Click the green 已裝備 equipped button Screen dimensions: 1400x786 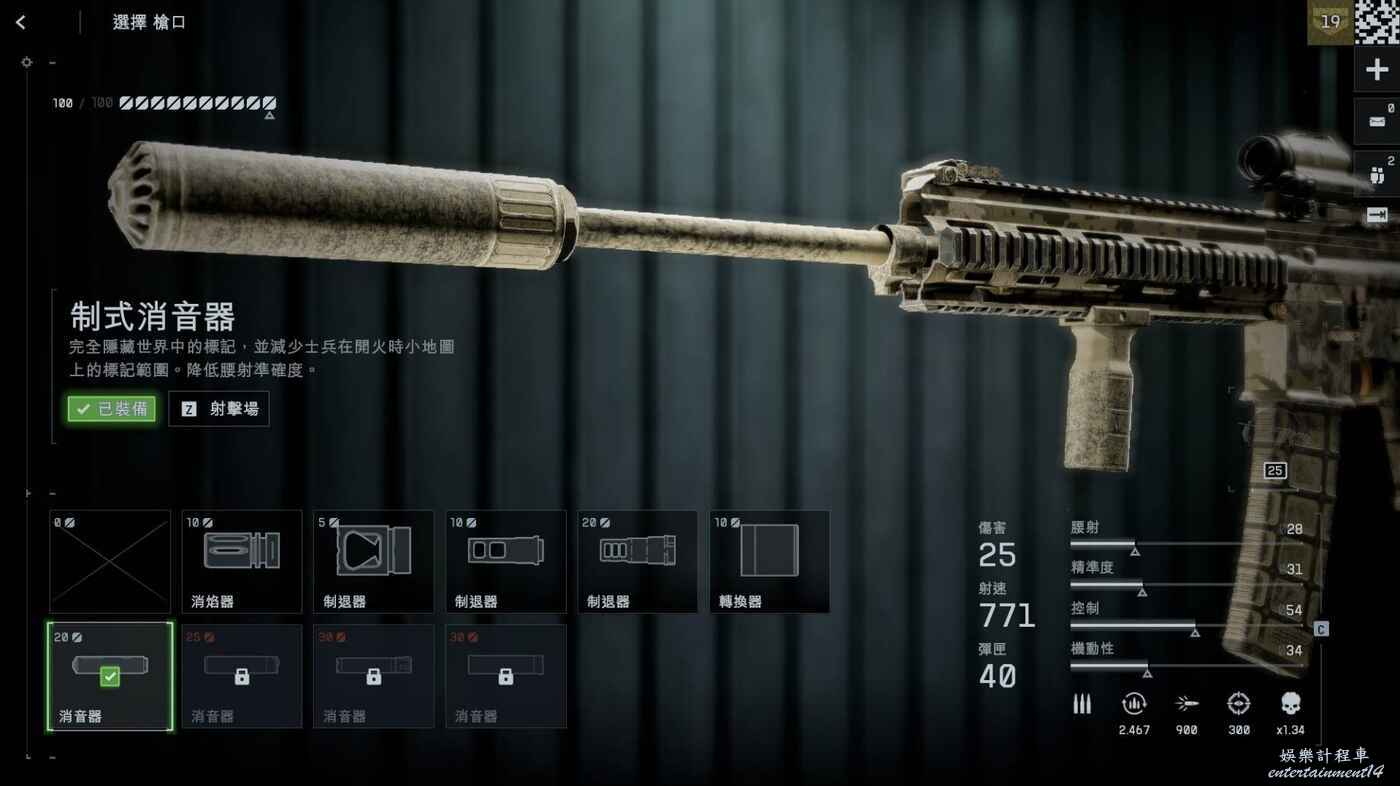coord(112,408)
